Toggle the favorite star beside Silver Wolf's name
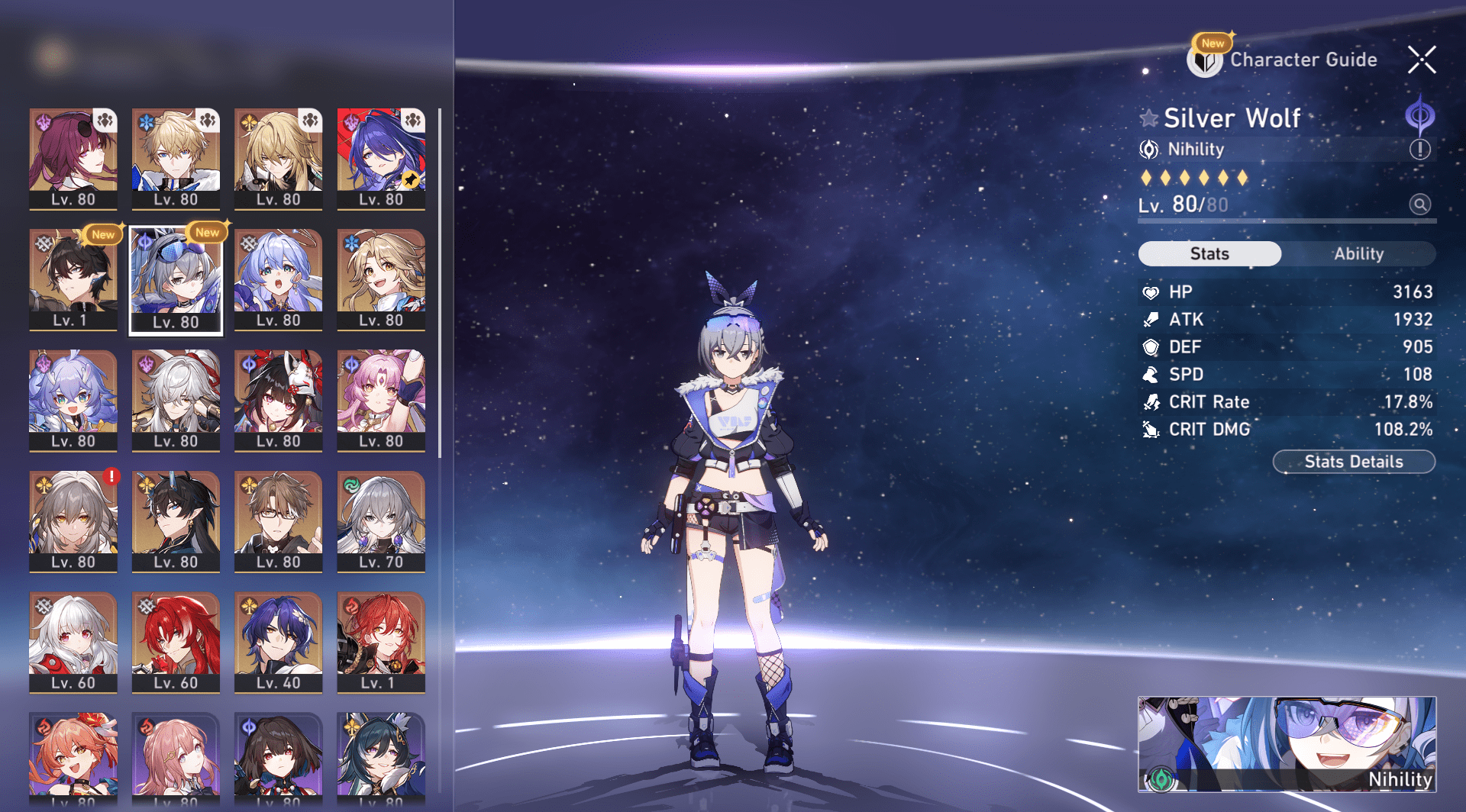 1149,118
